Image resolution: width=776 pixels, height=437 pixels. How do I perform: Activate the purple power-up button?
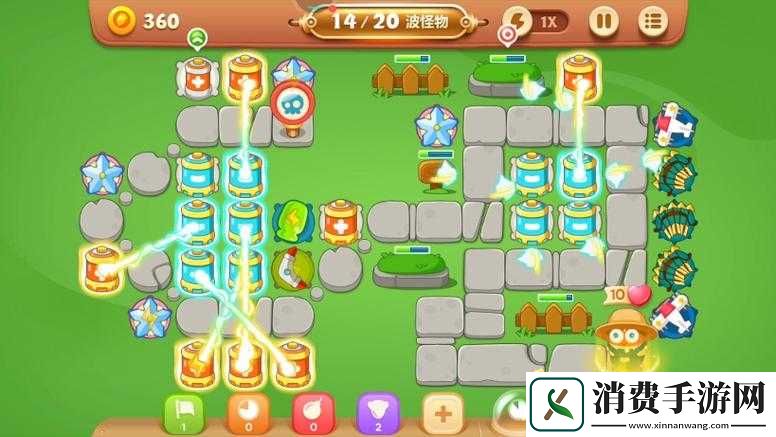377,414
